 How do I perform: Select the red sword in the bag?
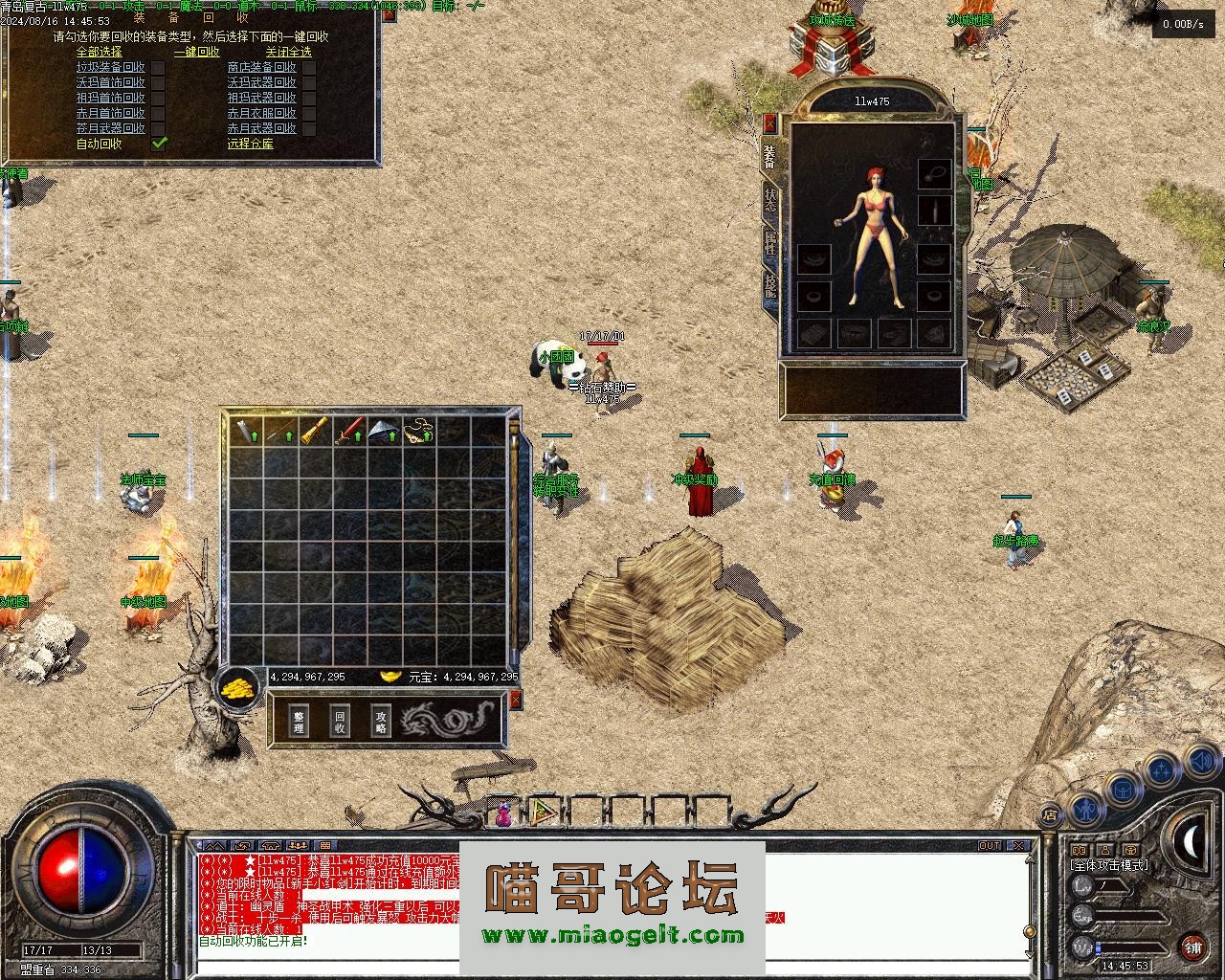pos(348,432)
